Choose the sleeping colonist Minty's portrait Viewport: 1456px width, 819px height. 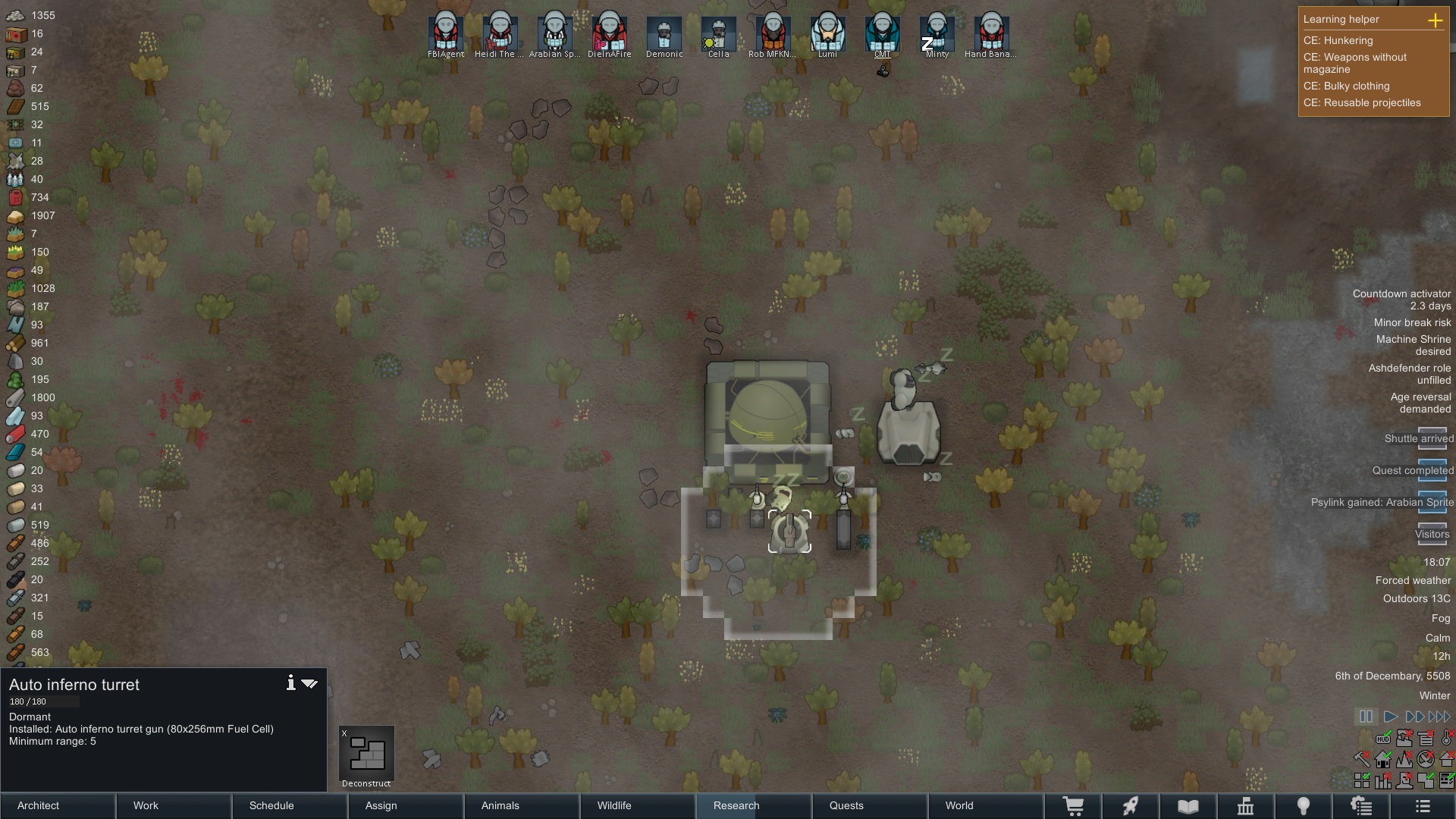point(937,33)
